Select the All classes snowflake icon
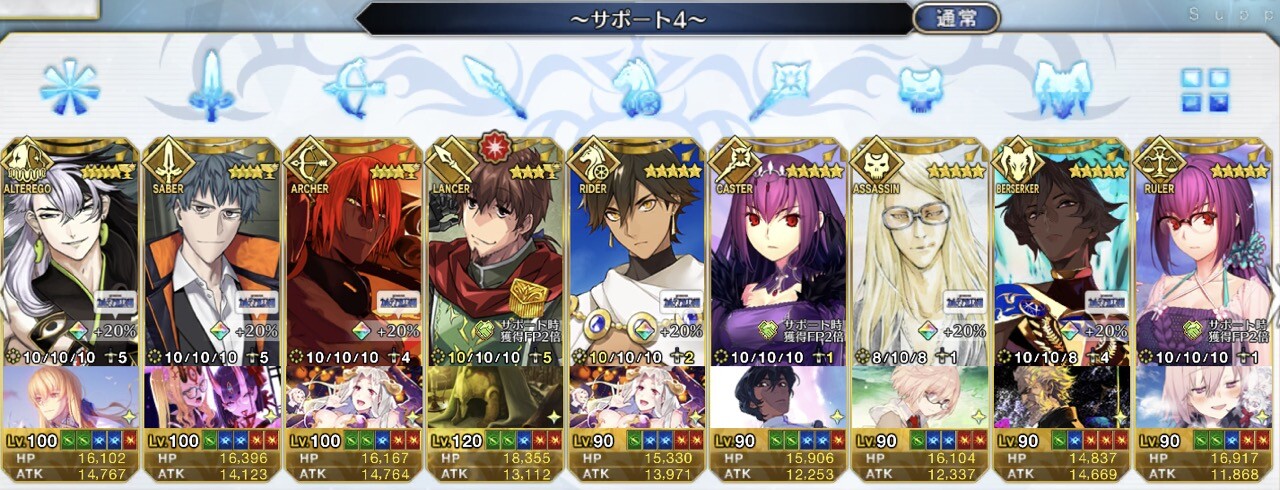1280x490 pixels. pos(70,87)
